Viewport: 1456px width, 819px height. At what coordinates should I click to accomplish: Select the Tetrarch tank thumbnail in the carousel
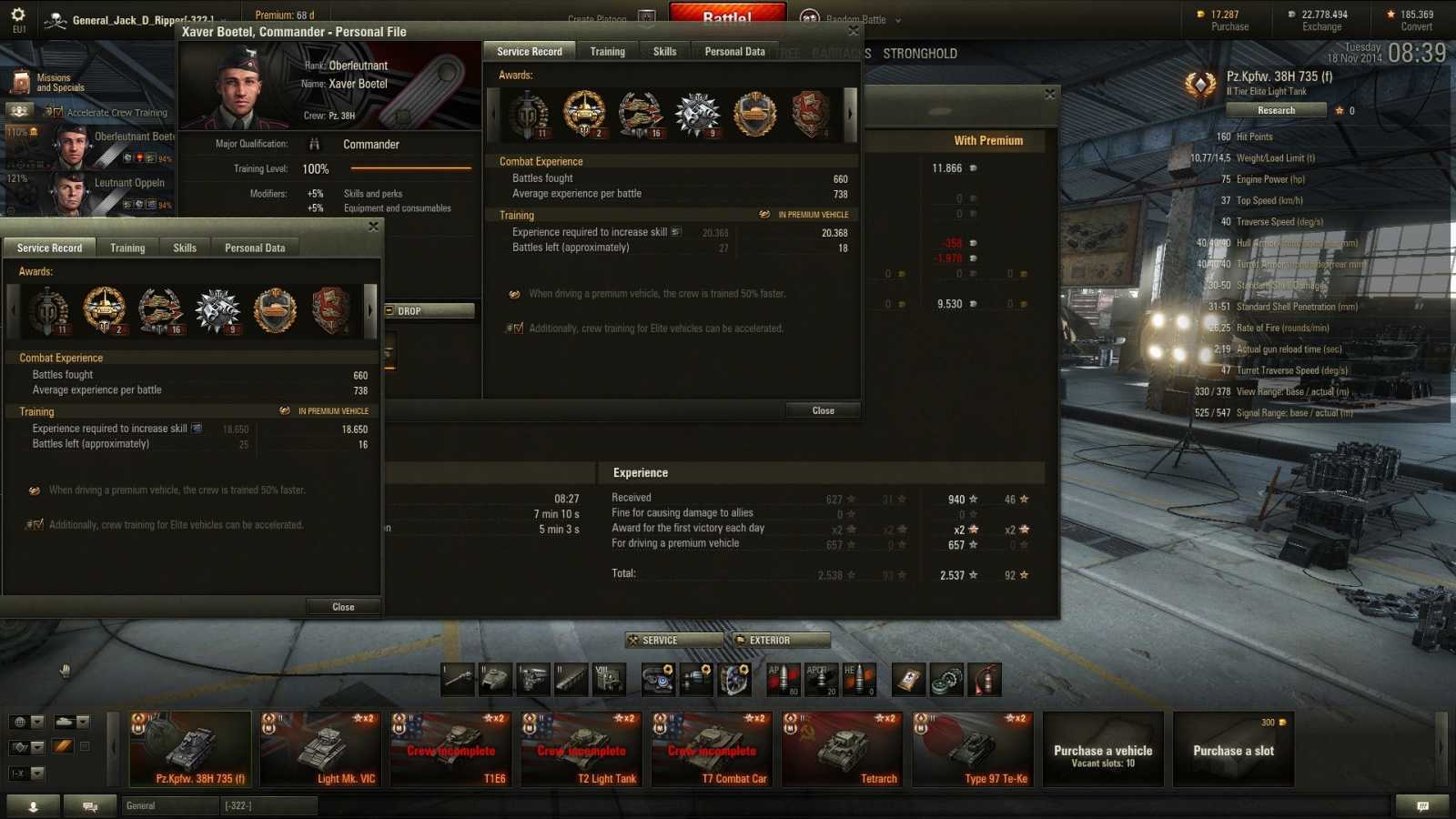pos(842,748)
